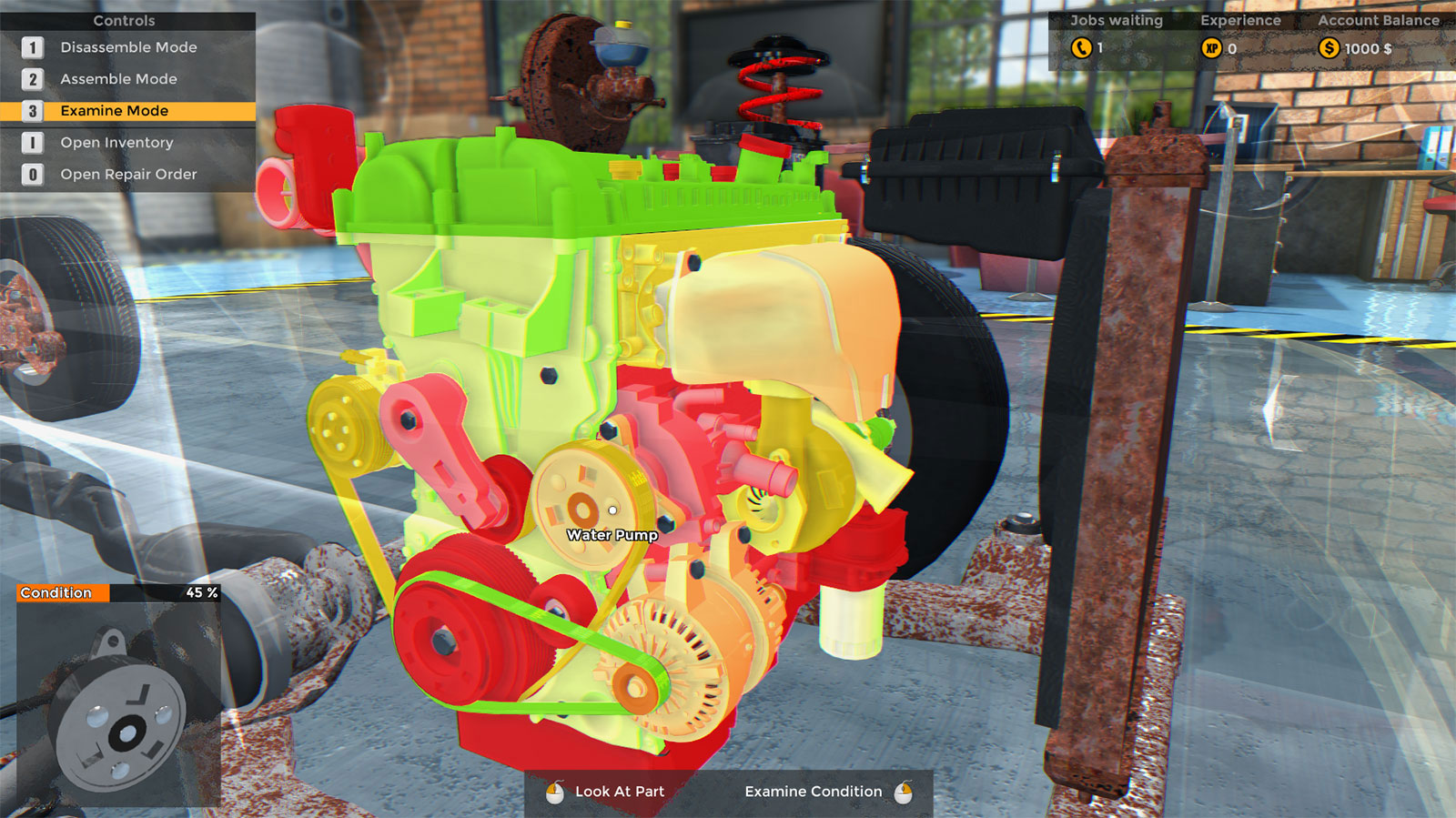Enable Examine Mode

point(113,110)
